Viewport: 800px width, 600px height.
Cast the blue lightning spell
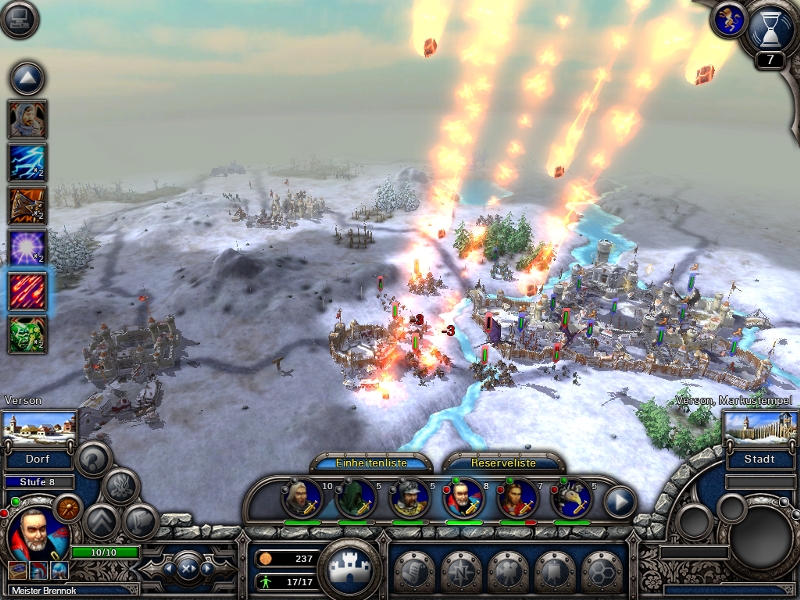click(28, 162)
